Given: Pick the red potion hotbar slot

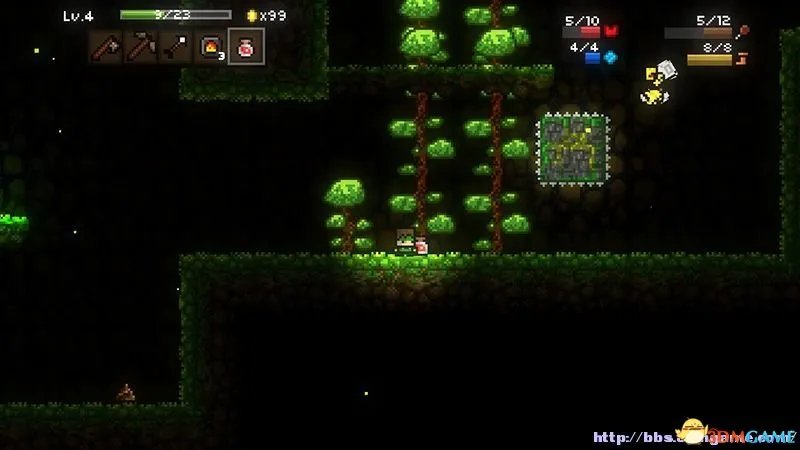Looking at the screenshot, I should coord(245,47).
